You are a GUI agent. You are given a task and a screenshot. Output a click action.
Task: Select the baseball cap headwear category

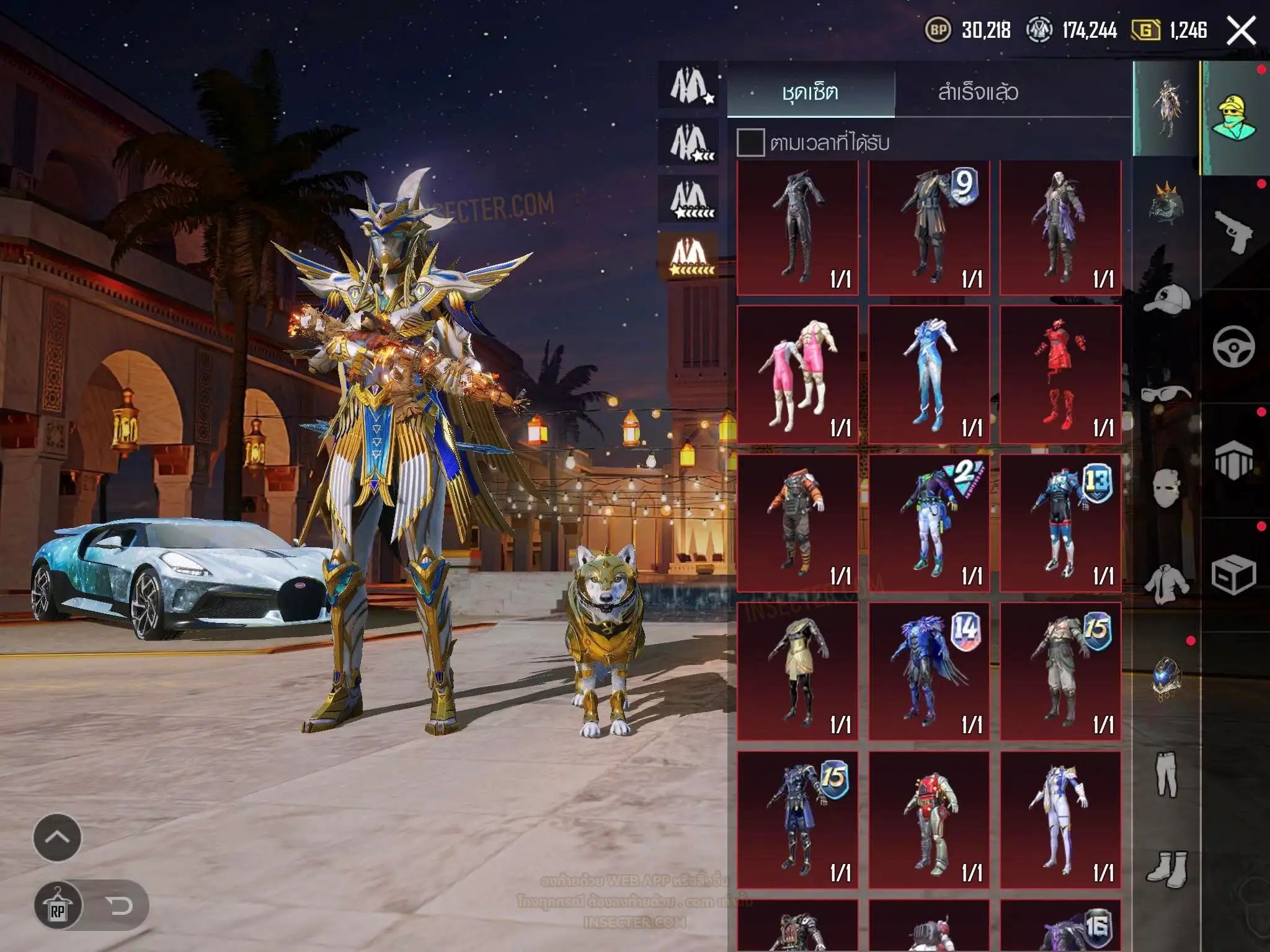click(1166, 299)
